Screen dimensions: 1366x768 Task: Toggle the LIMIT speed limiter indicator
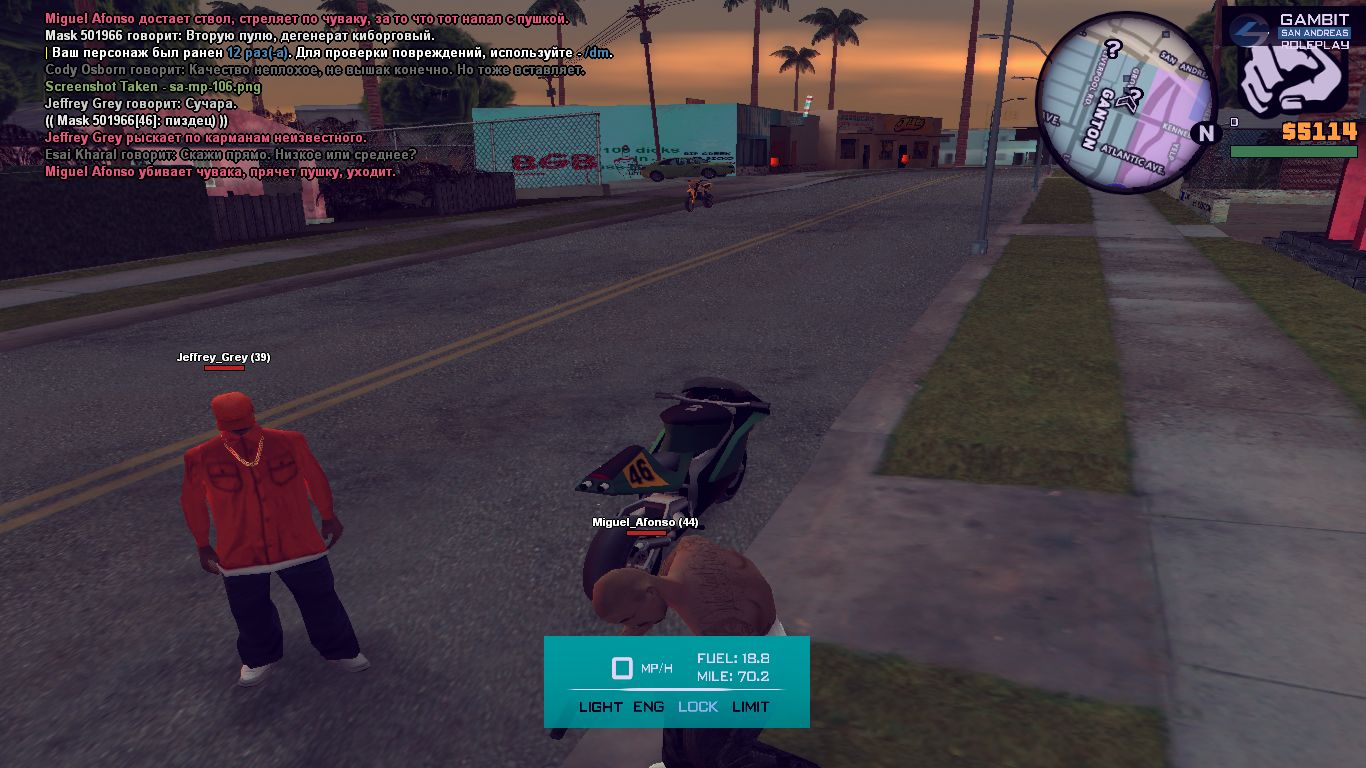(751, 707)
